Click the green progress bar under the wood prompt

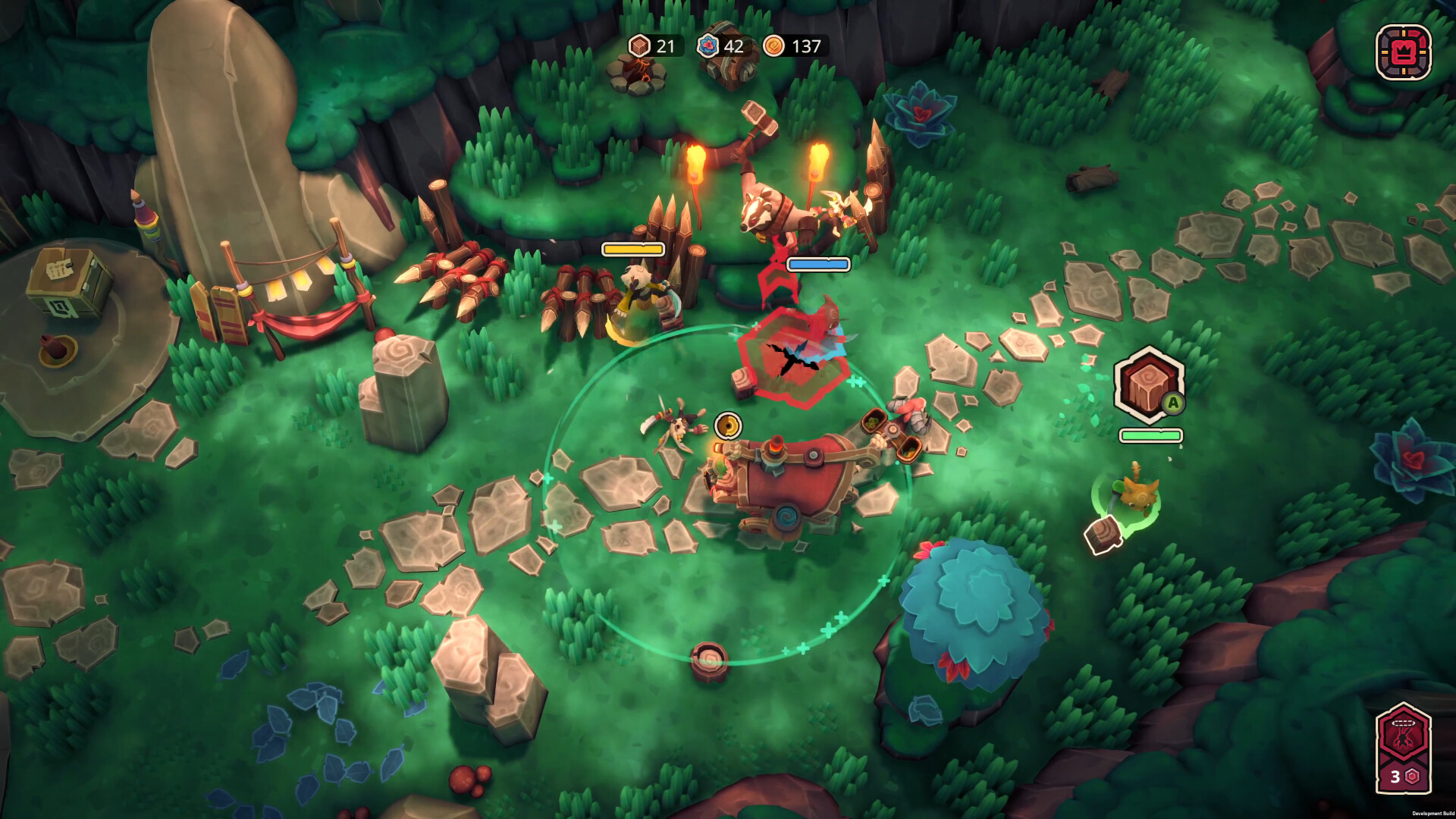point(1151,436)
